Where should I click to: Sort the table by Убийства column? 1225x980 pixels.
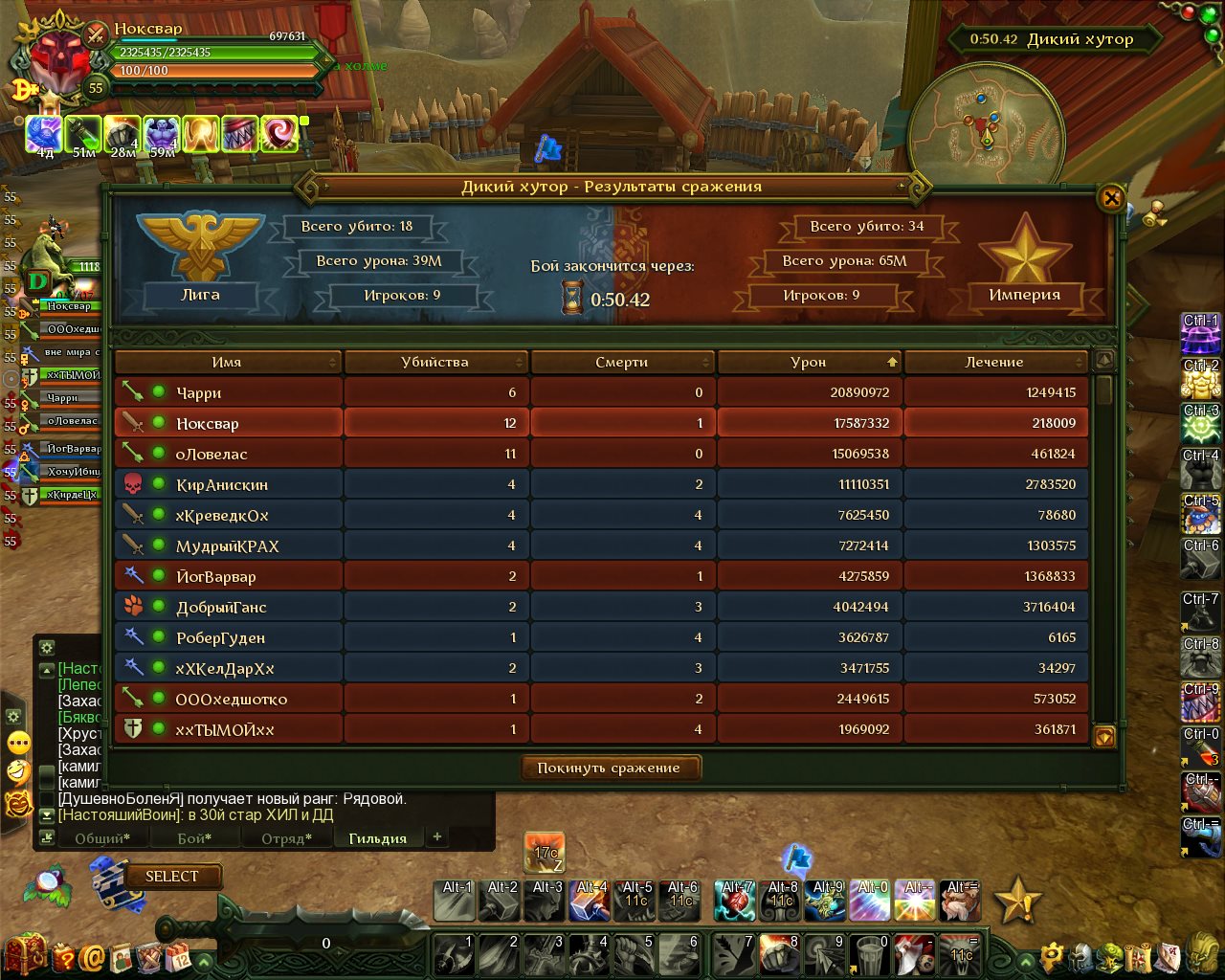[435, 362]
